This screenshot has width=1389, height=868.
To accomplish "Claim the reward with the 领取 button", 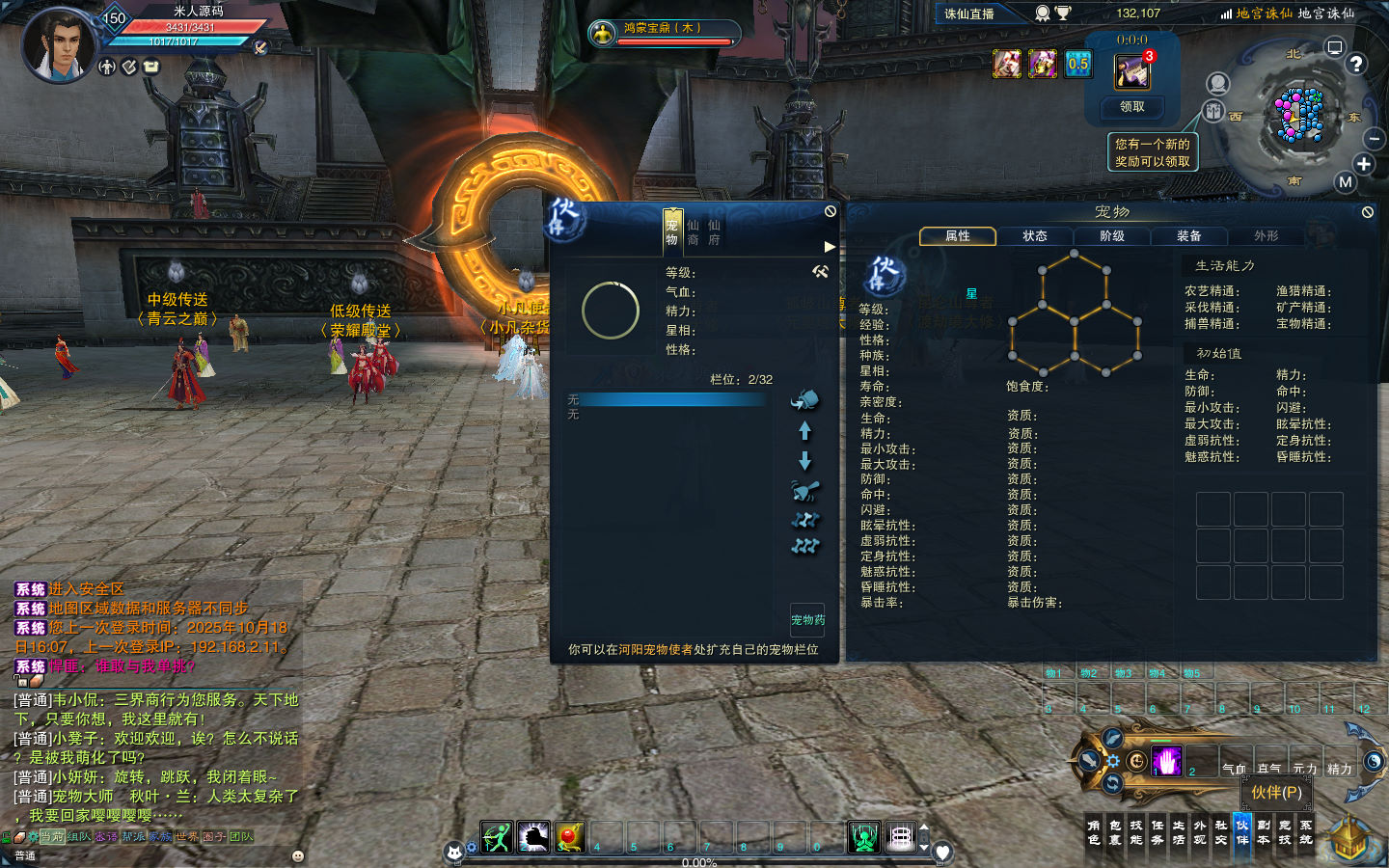I will tap(1131, 107).
